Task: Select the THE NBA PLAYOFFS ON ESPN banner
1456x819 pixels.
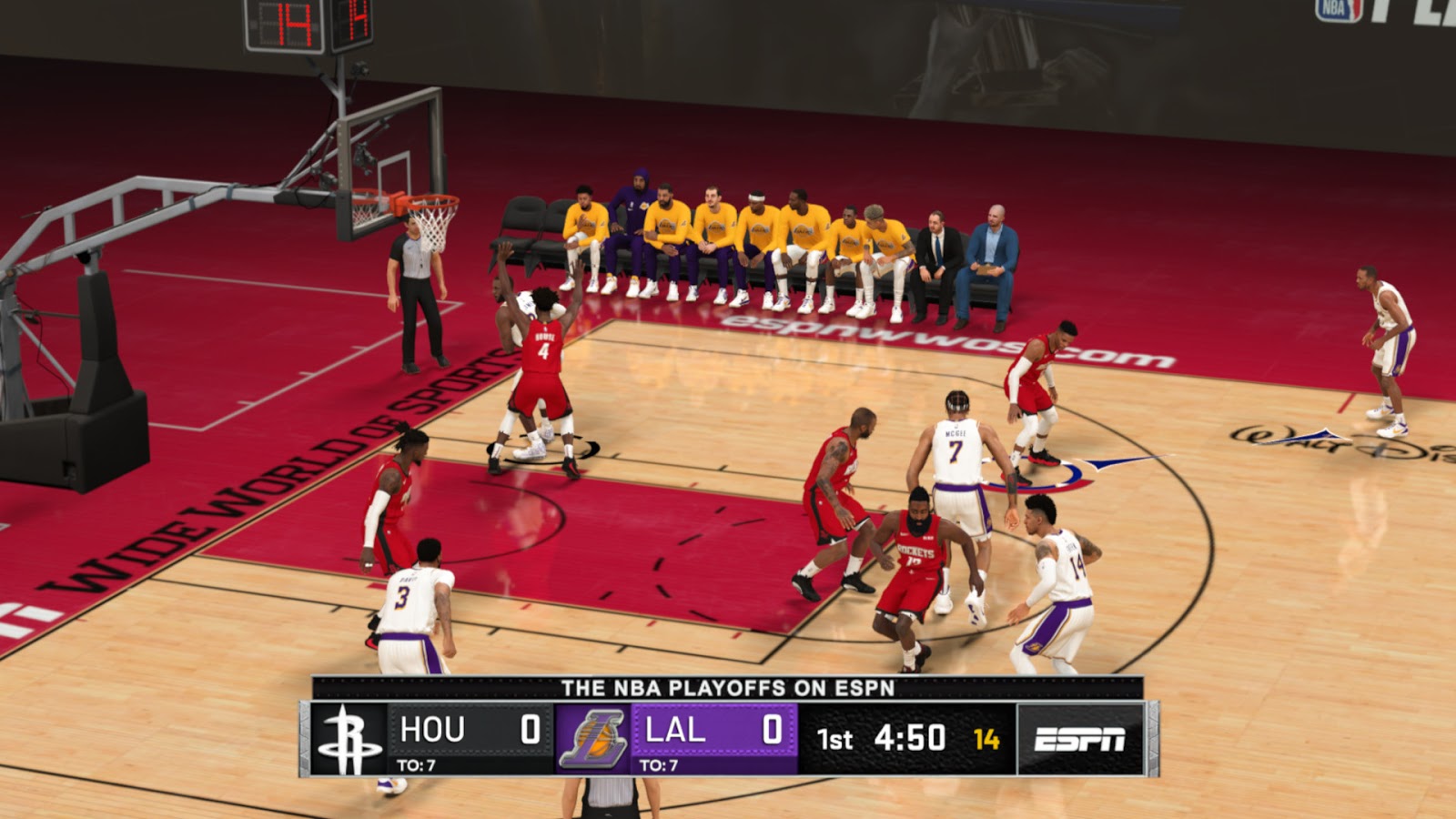Action: 728,688
